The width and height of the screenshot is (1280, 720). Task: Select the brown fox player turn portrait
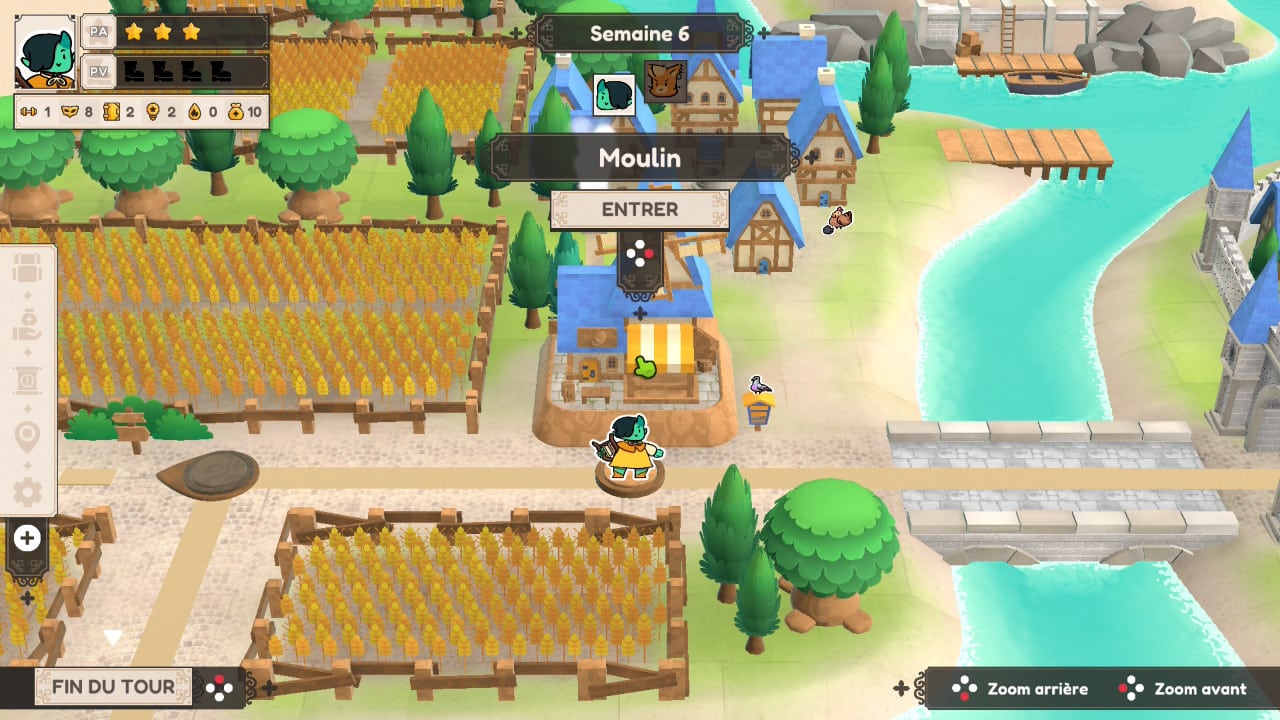pyautogui.click(x=665, y=82)
